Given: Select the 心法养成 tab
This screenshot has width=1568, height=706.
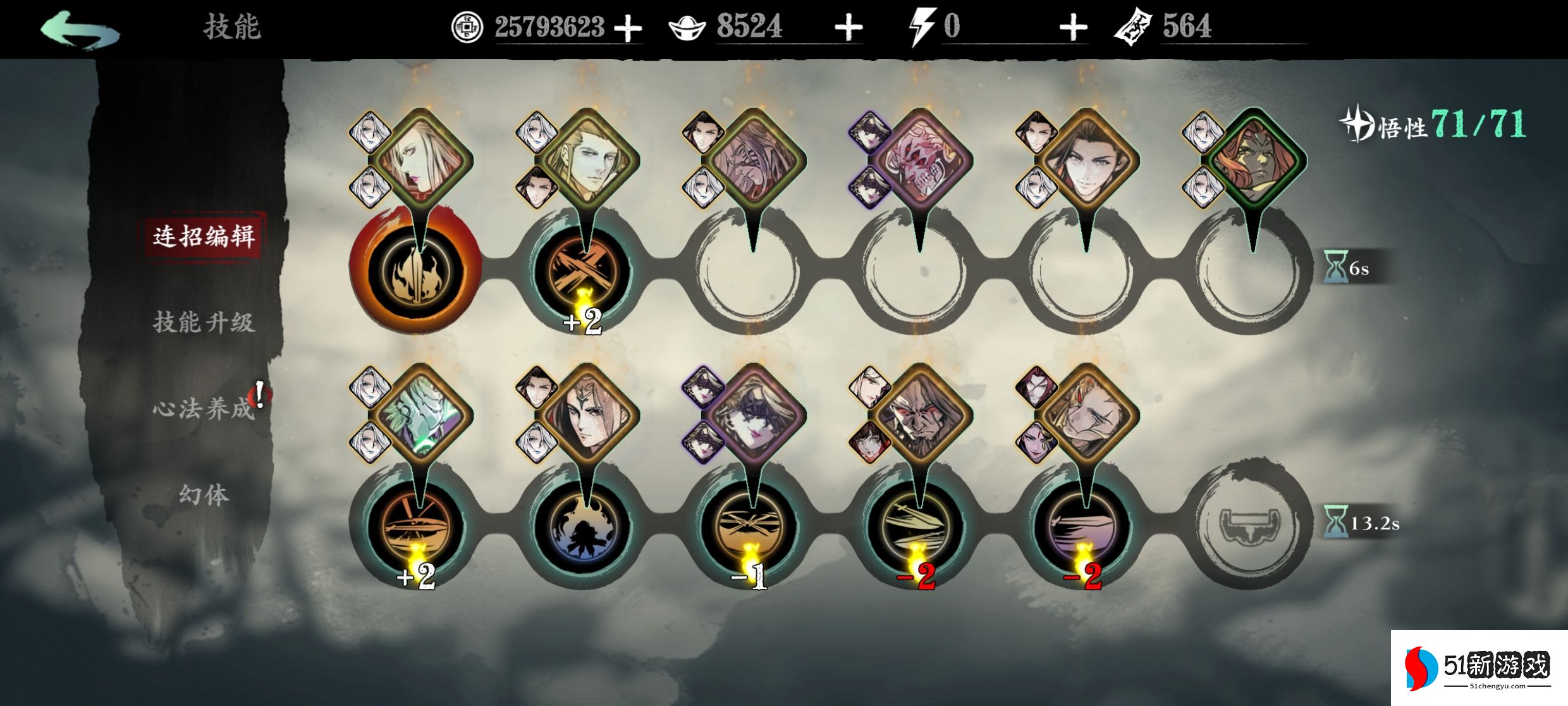Looking at the screenshot, I should 204,409.
